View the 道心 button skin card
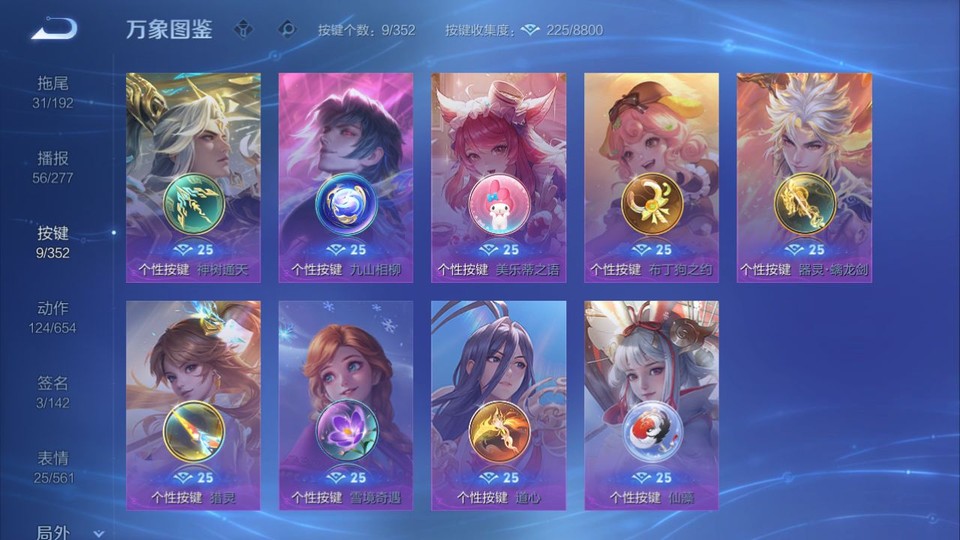Screen dimensions: 960x540 click(x=498, y=405)
